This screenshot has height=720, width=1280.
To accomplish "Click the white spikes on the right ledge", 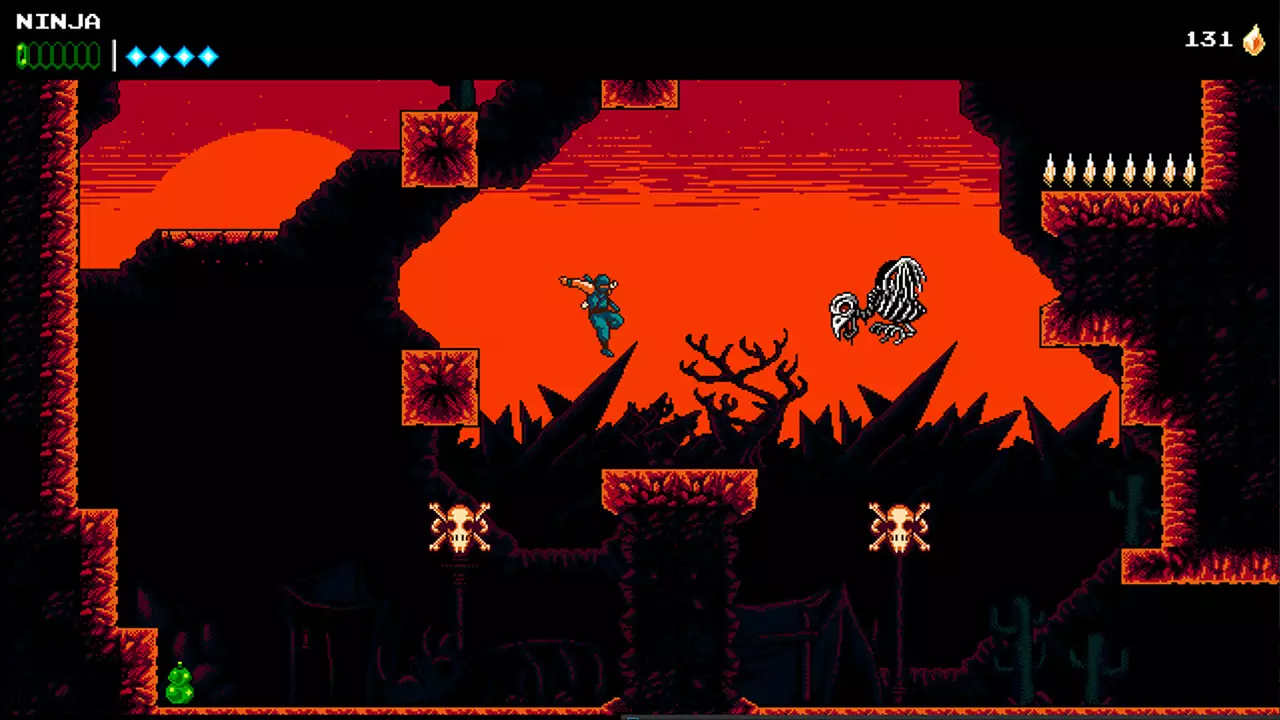I will click(x=1120, y=170).
